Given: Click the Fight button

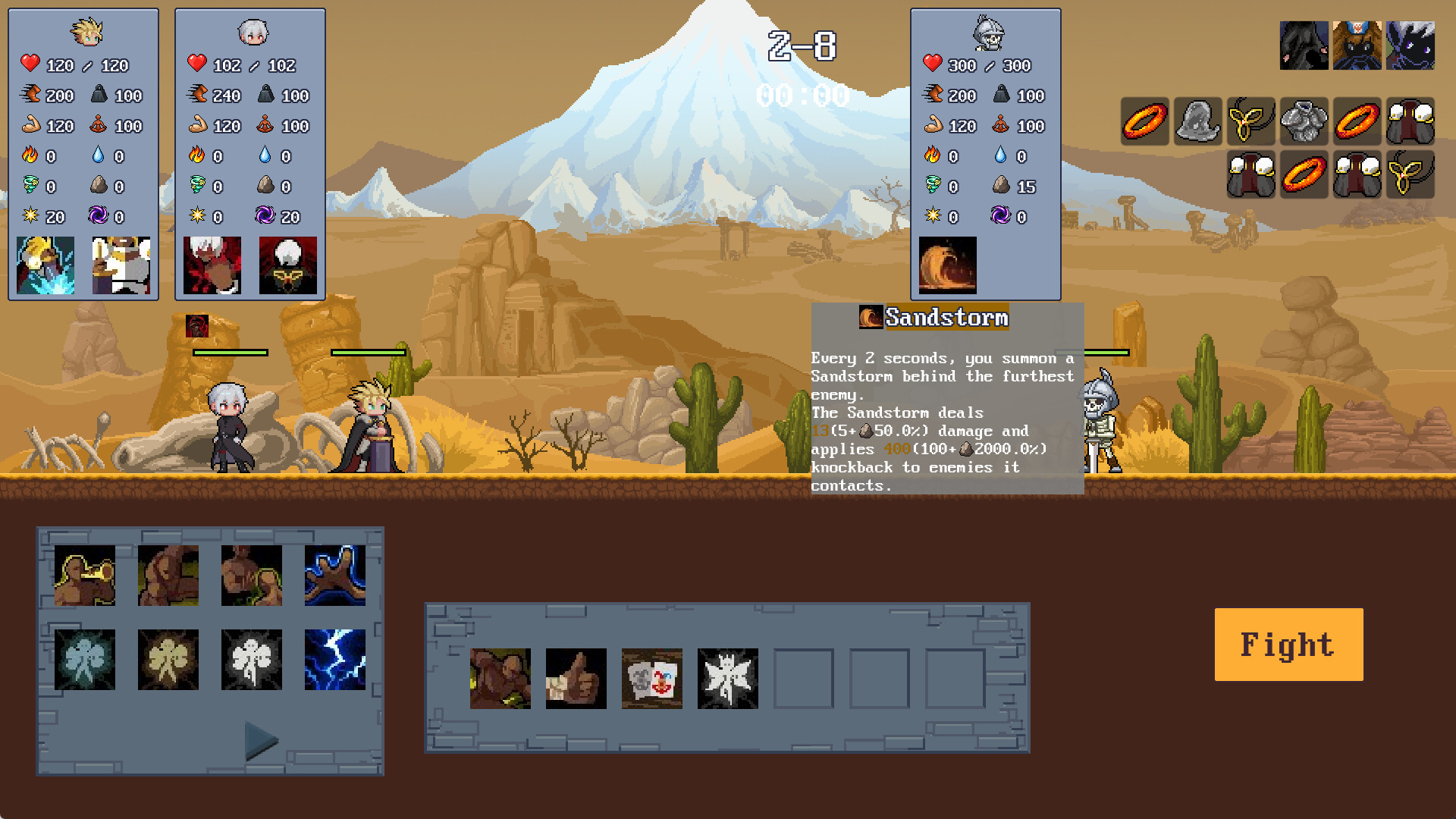Looking at the screenshot, I should 1287,644.
